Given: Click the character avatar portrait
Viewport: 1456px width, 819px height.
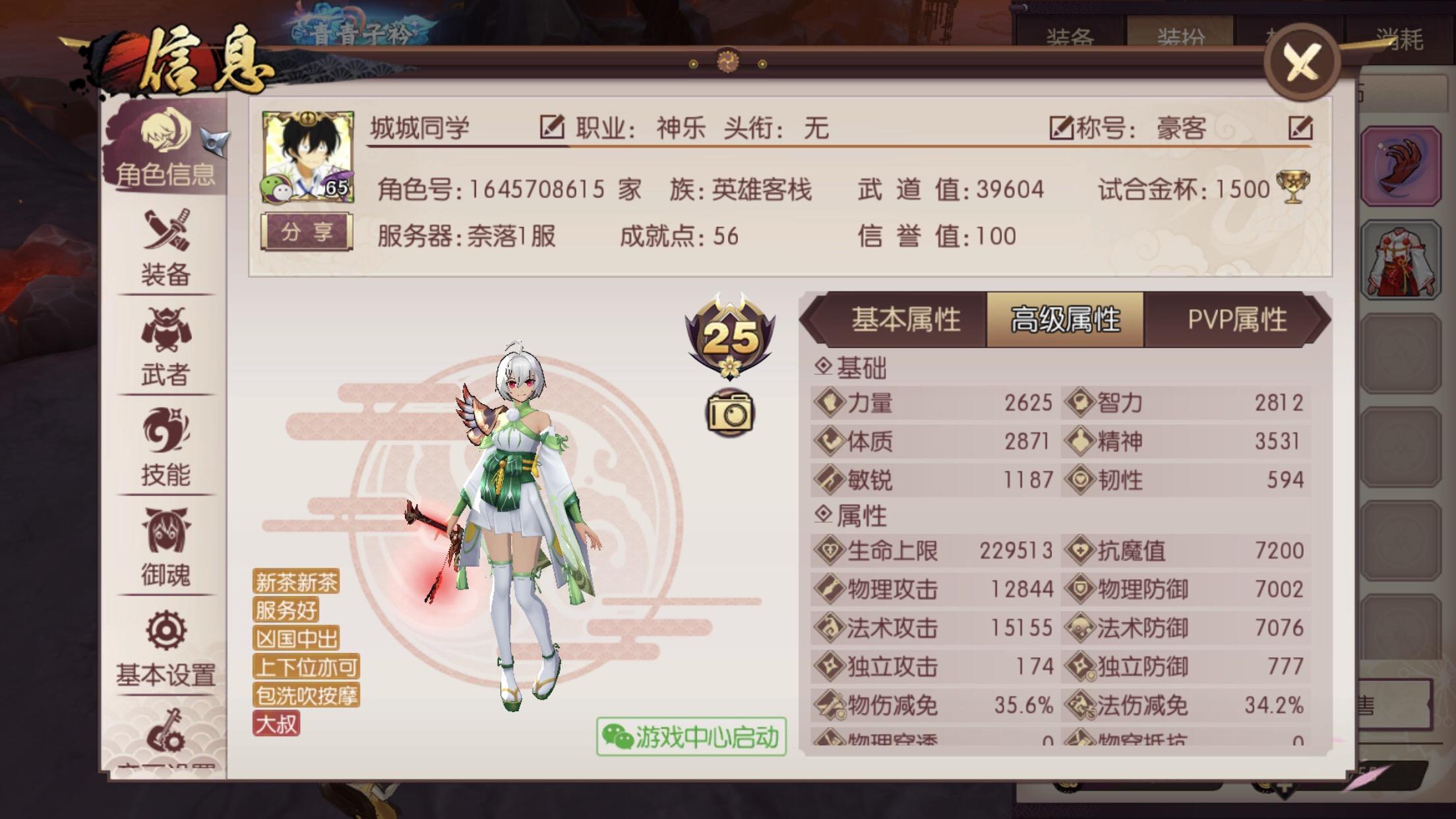Looking at the screenshot, I should pos(307,157).
